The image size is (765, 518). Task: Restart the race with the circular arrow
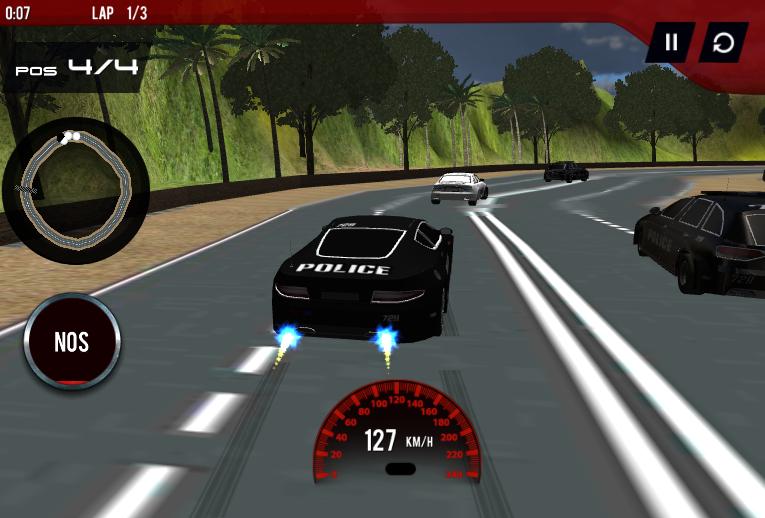point(723,42)
